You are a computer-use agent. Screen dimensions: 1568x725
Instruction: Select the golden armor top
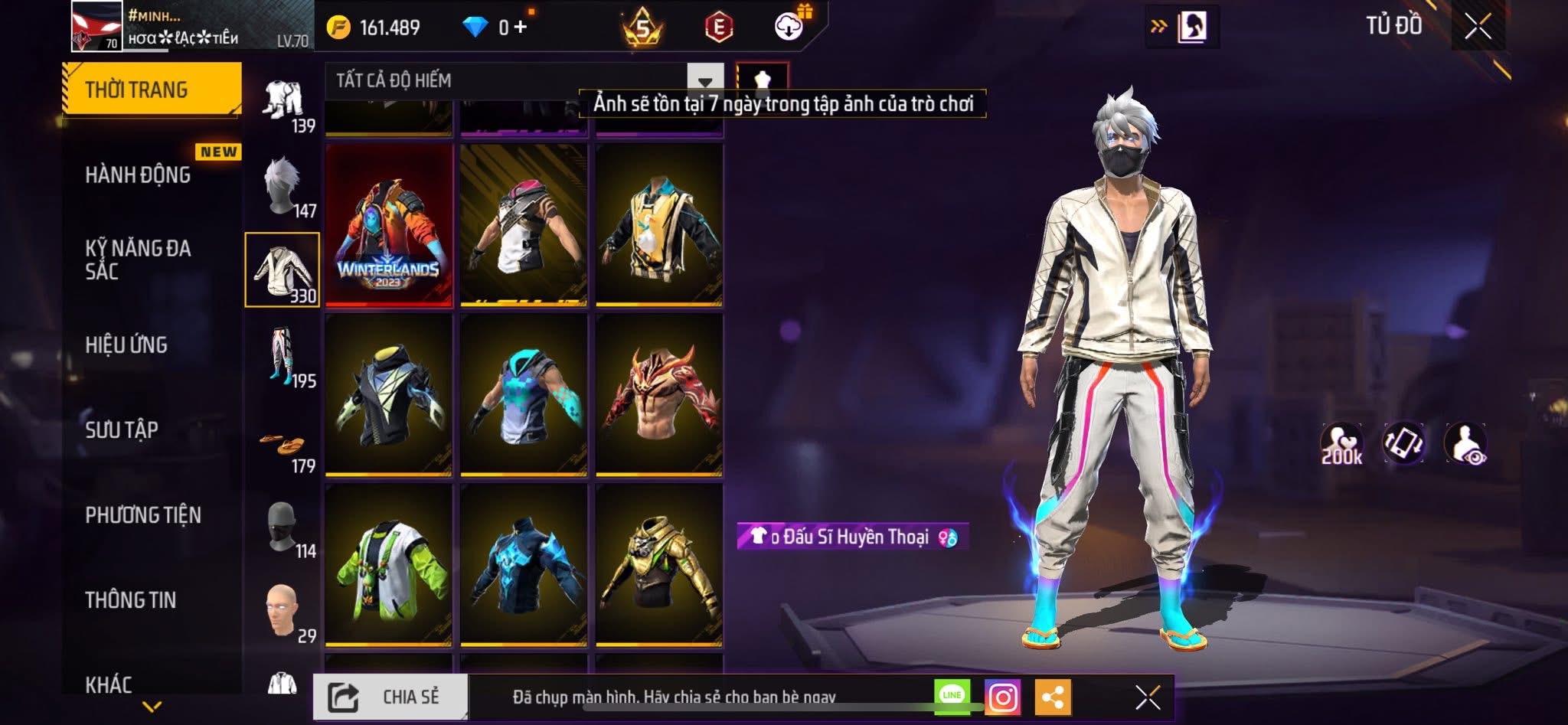click(659, 566)
